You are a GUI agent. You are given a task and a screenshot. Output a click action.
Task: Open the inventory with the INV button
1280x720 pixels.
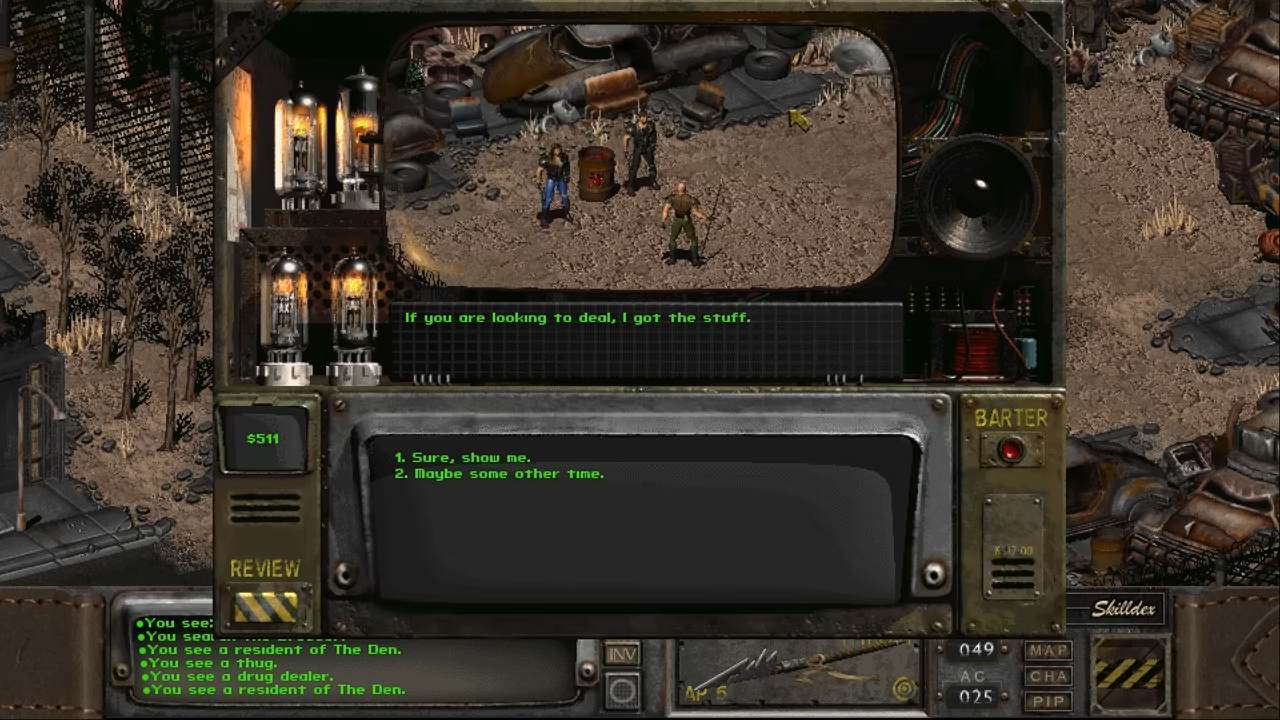[x=622, y=653]
